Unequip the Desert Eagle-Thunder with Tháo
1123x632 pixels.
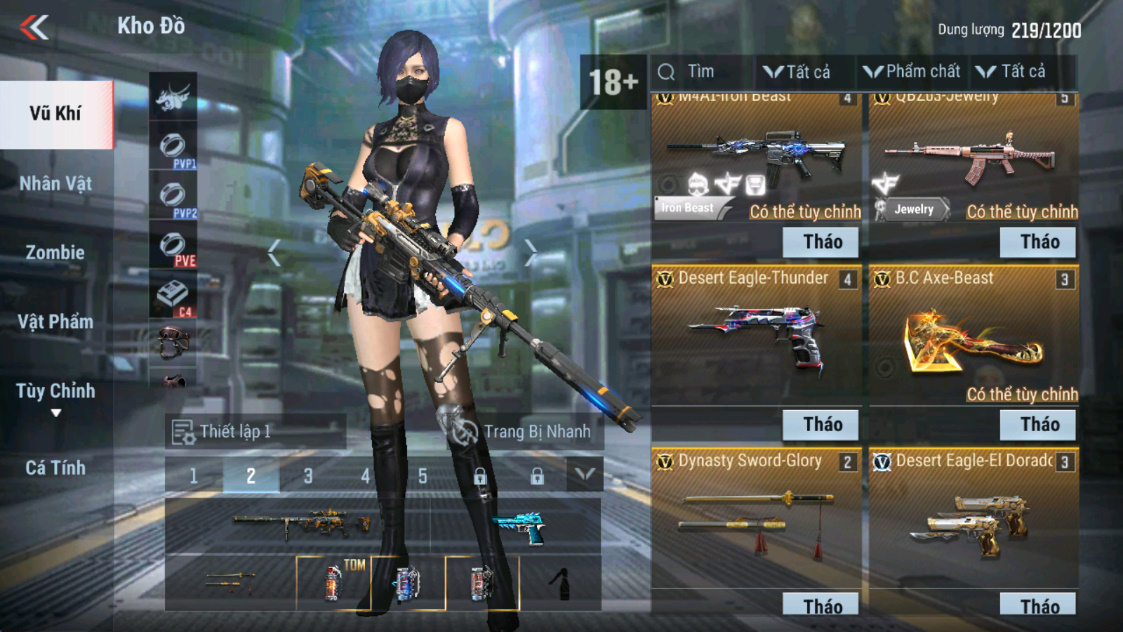pos(822,424)
